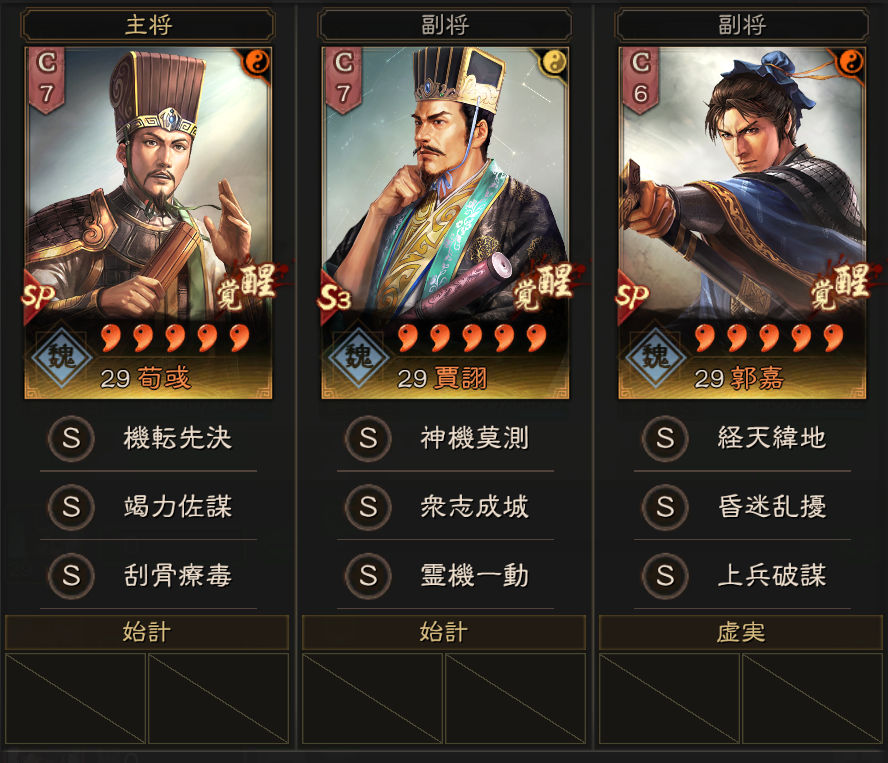888x763 pixels.
Task: Select the 賈詡 general card
Action: tap(445, 222)
